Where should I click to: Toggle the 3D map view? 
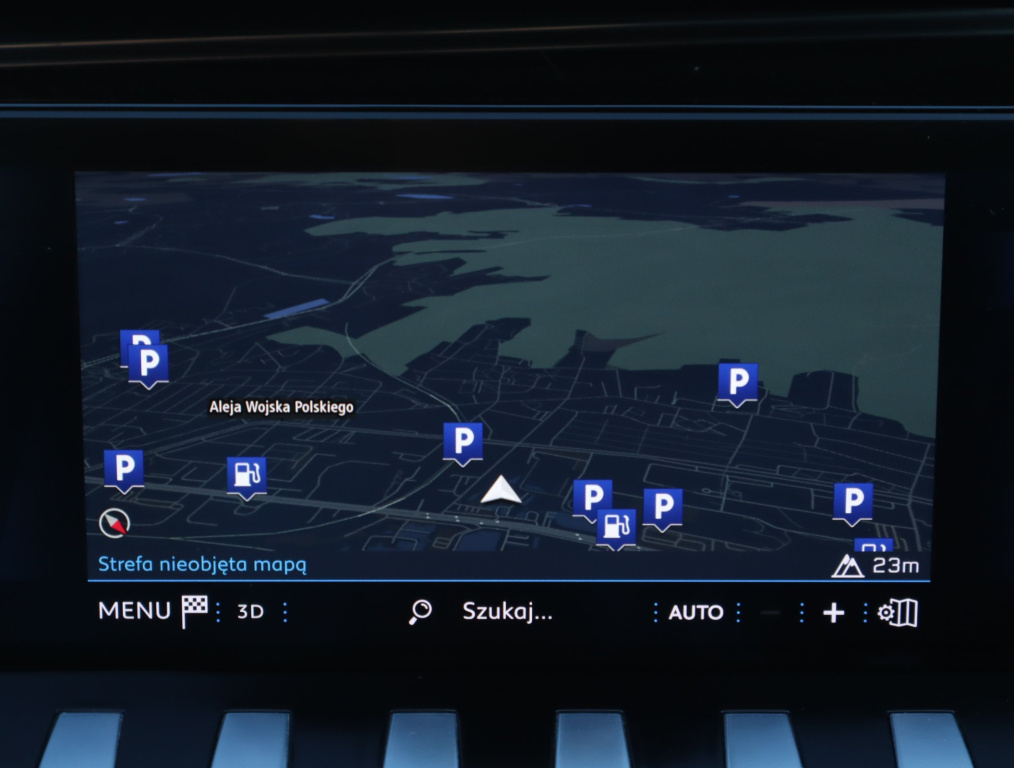[x=250, y=612]
